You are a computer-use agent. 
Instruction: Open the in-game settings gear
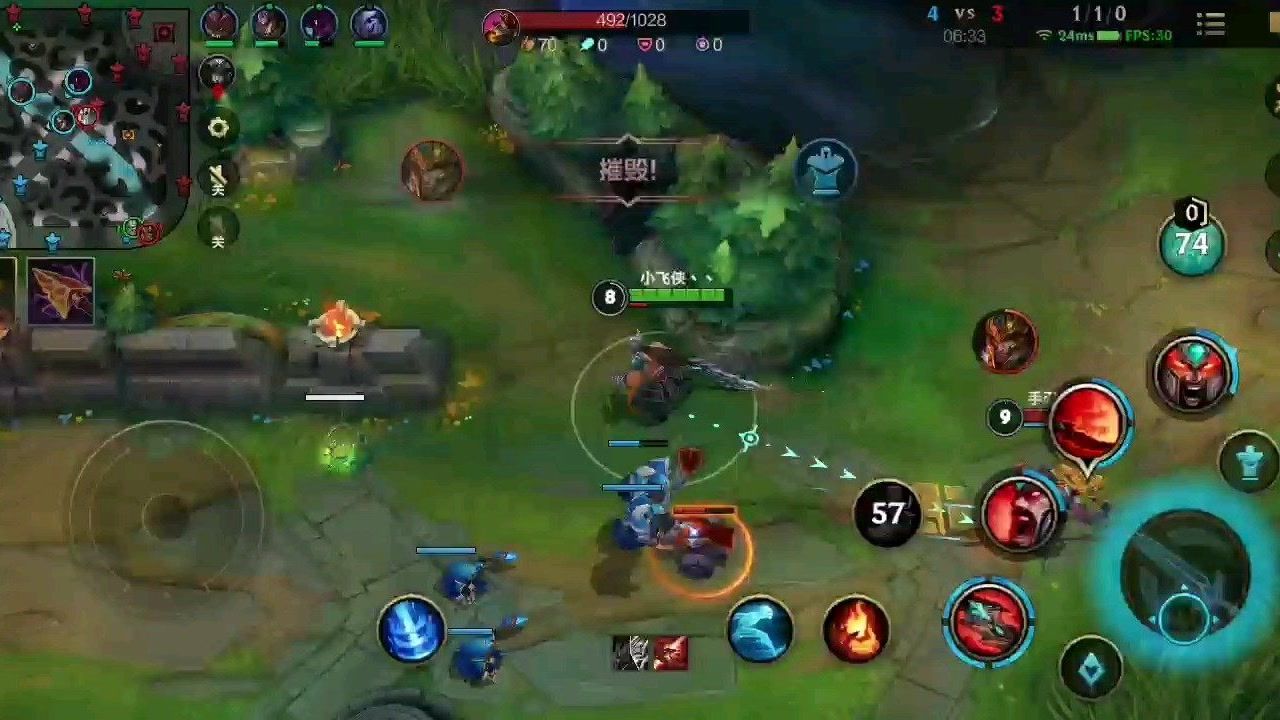coord(218,128)
